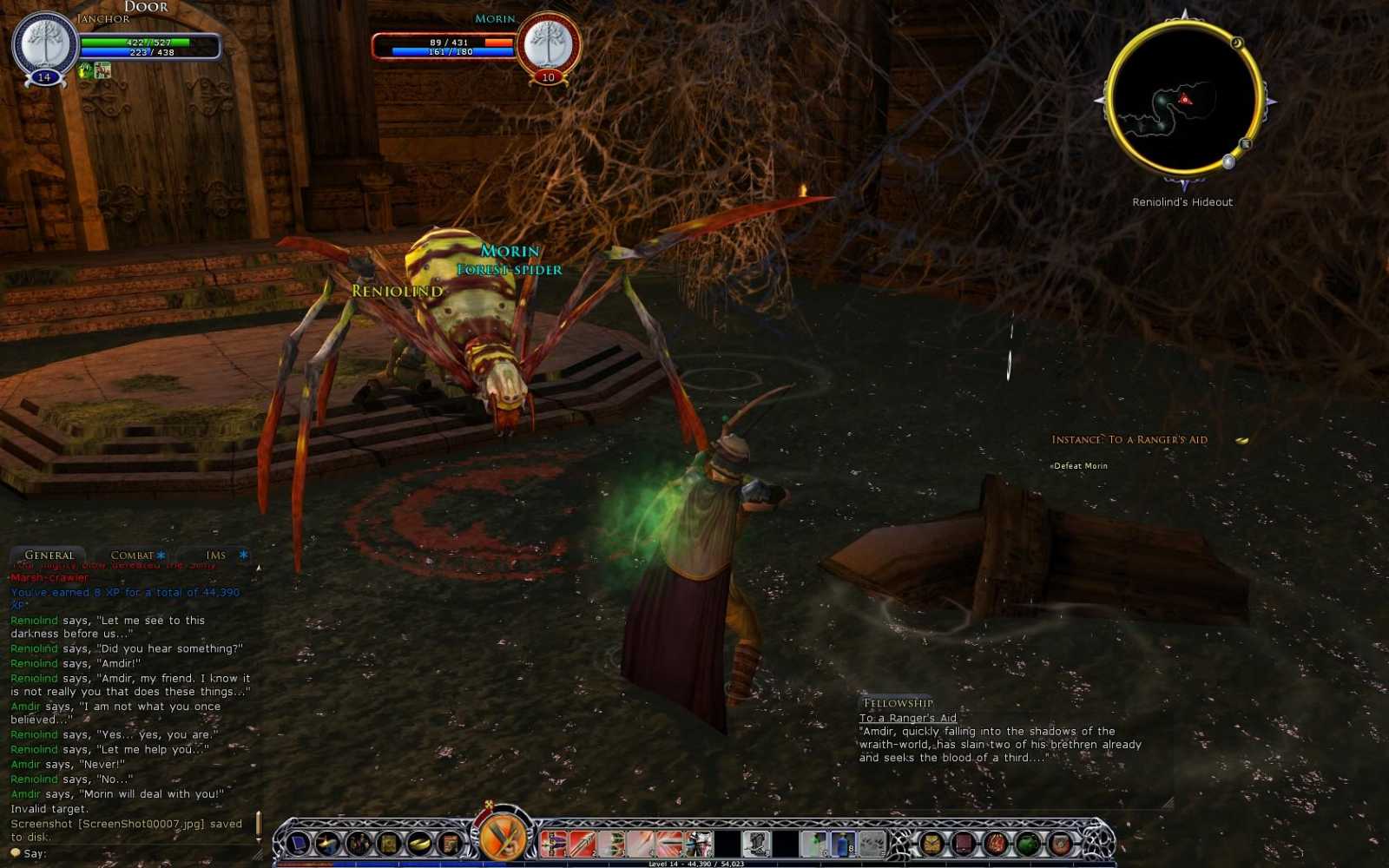Image resolution: width=1389 pixels, height=868 pixels.
Task: Open the green bag in the bag bar
Action: 1029,843
